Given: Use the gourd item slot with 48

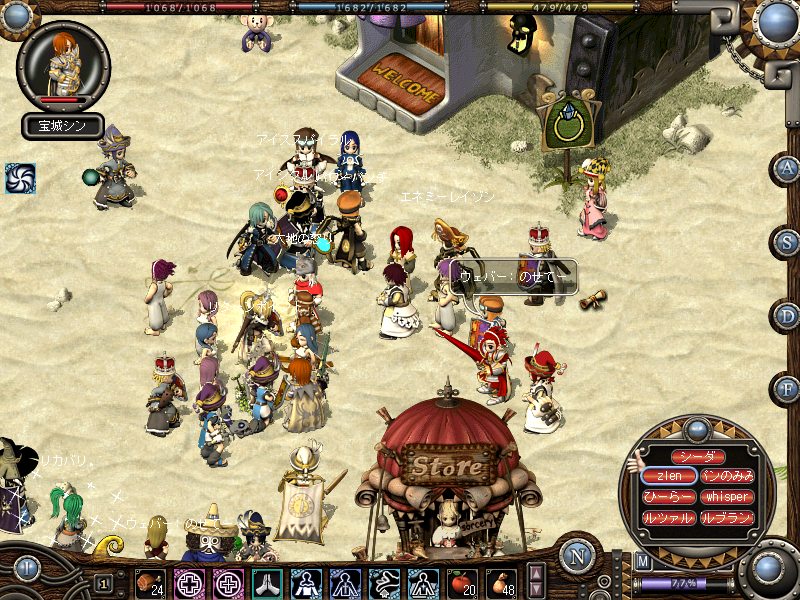Looking at the screenshot, I should click(x=501, y=582).
